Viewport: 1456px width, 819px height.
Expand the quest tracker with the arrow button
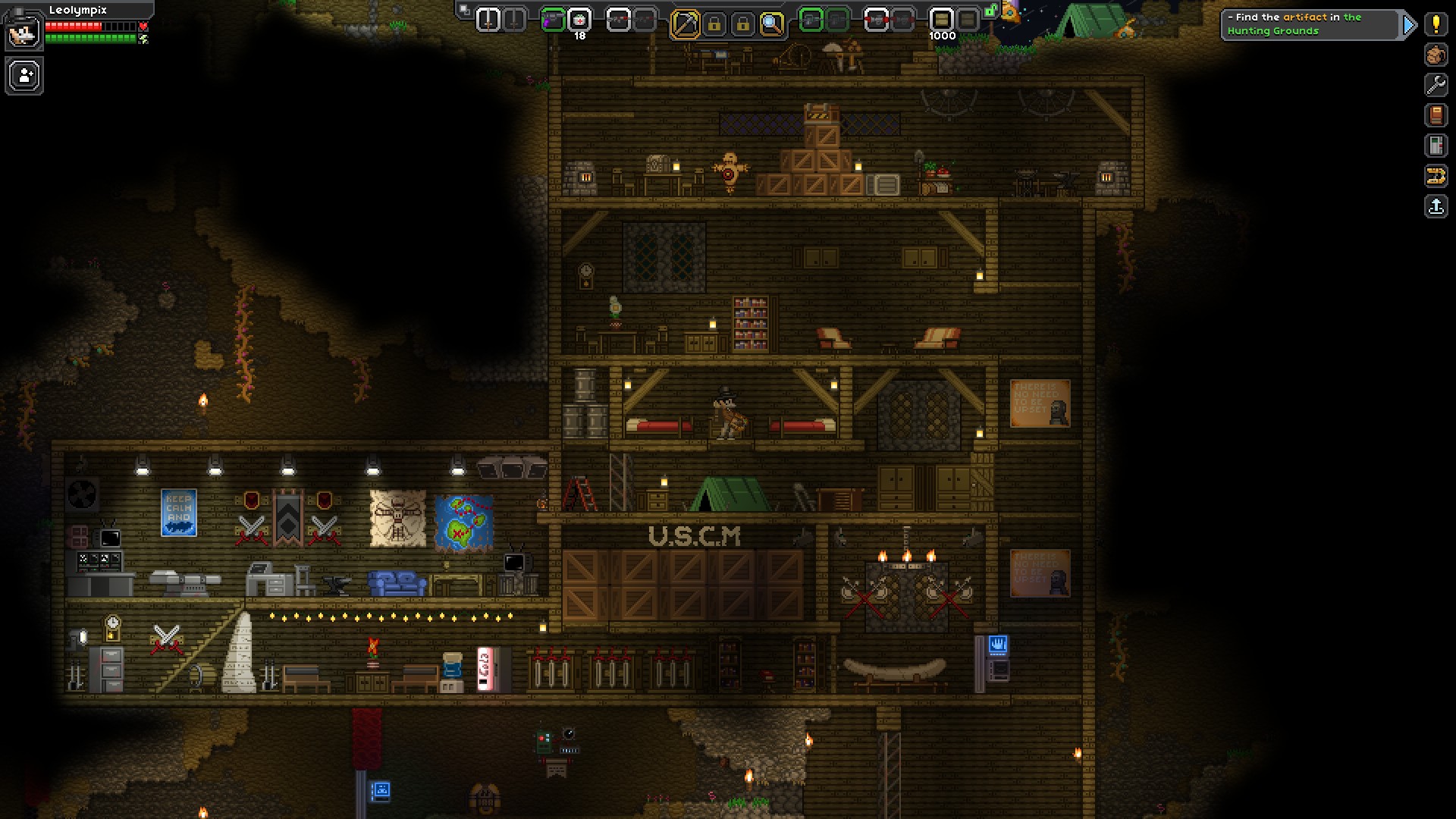click(x=1409, y=24)
